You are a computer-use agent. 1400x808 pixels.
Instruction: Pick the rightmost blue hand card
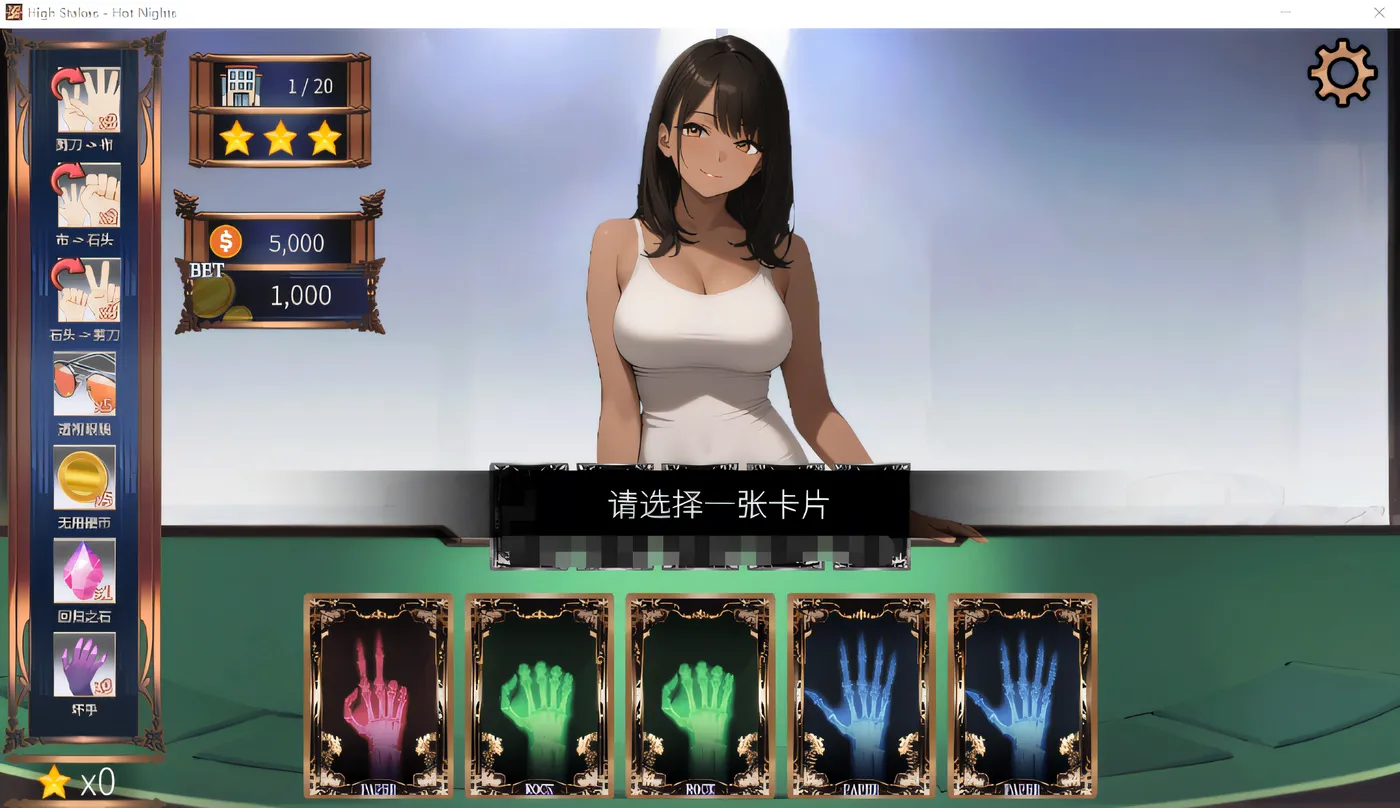[1022, 695]
